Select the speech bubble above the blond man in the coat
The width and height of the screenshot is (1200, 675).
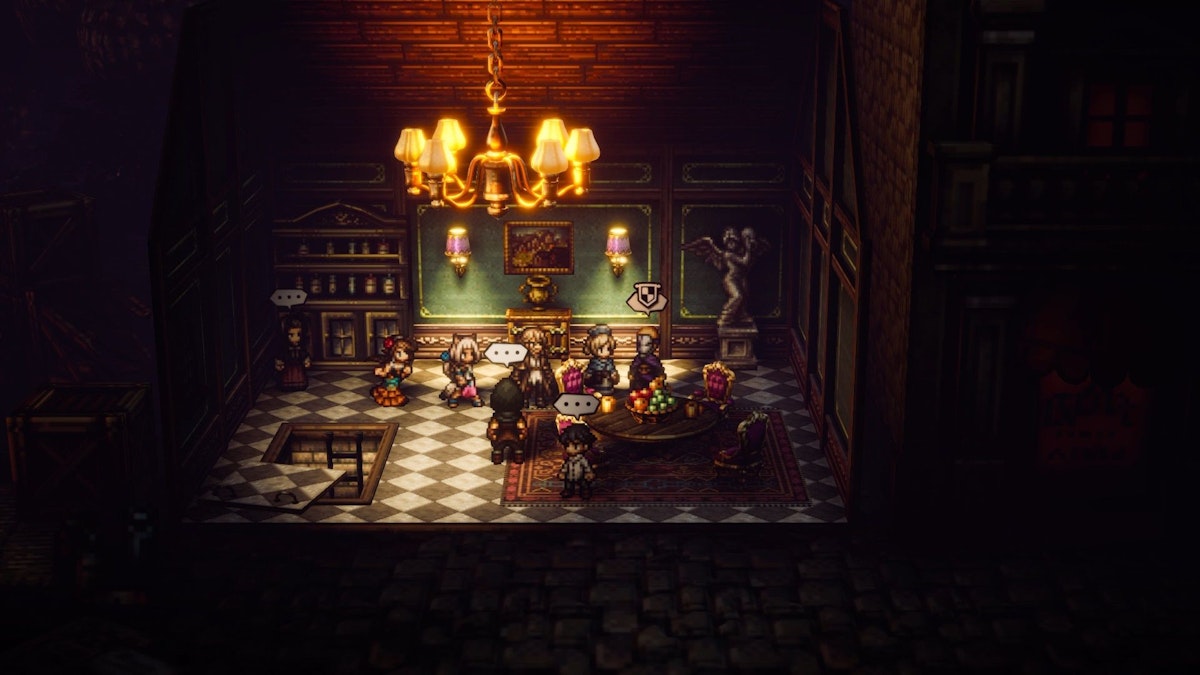click(505, 353)
